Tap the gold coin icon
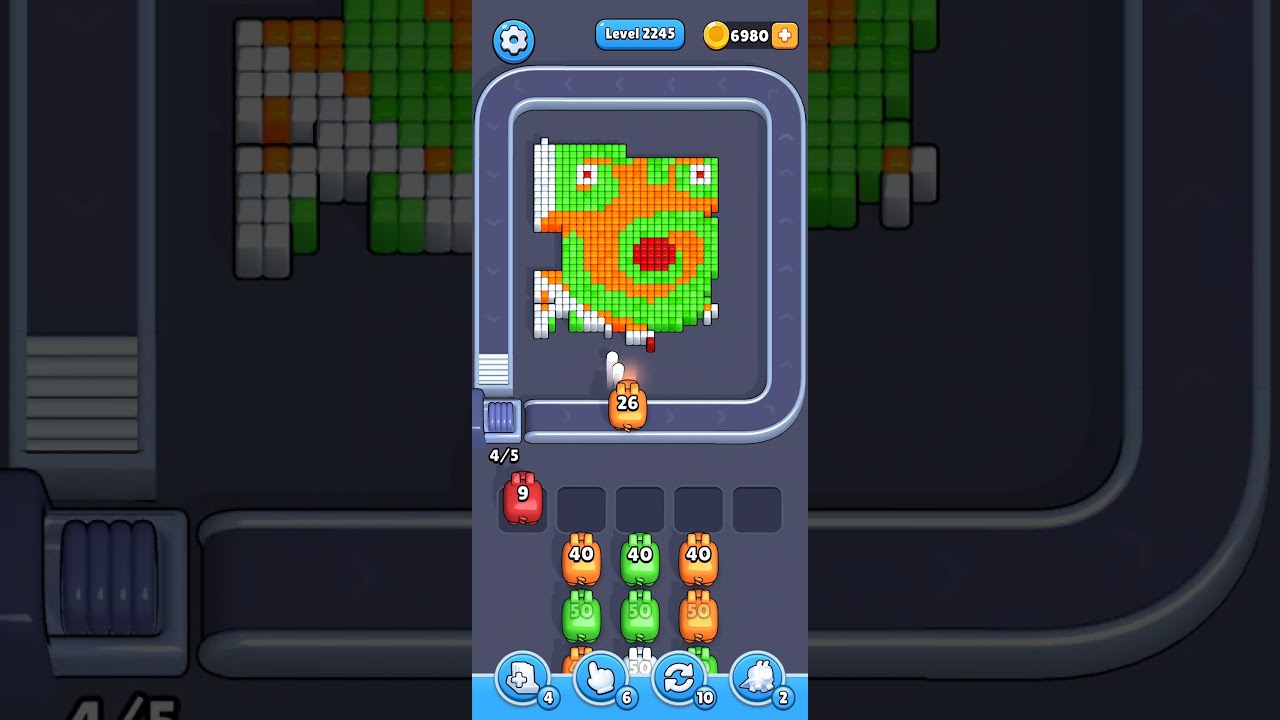This screenshot has height=720, width=1280. coord(717,35)
